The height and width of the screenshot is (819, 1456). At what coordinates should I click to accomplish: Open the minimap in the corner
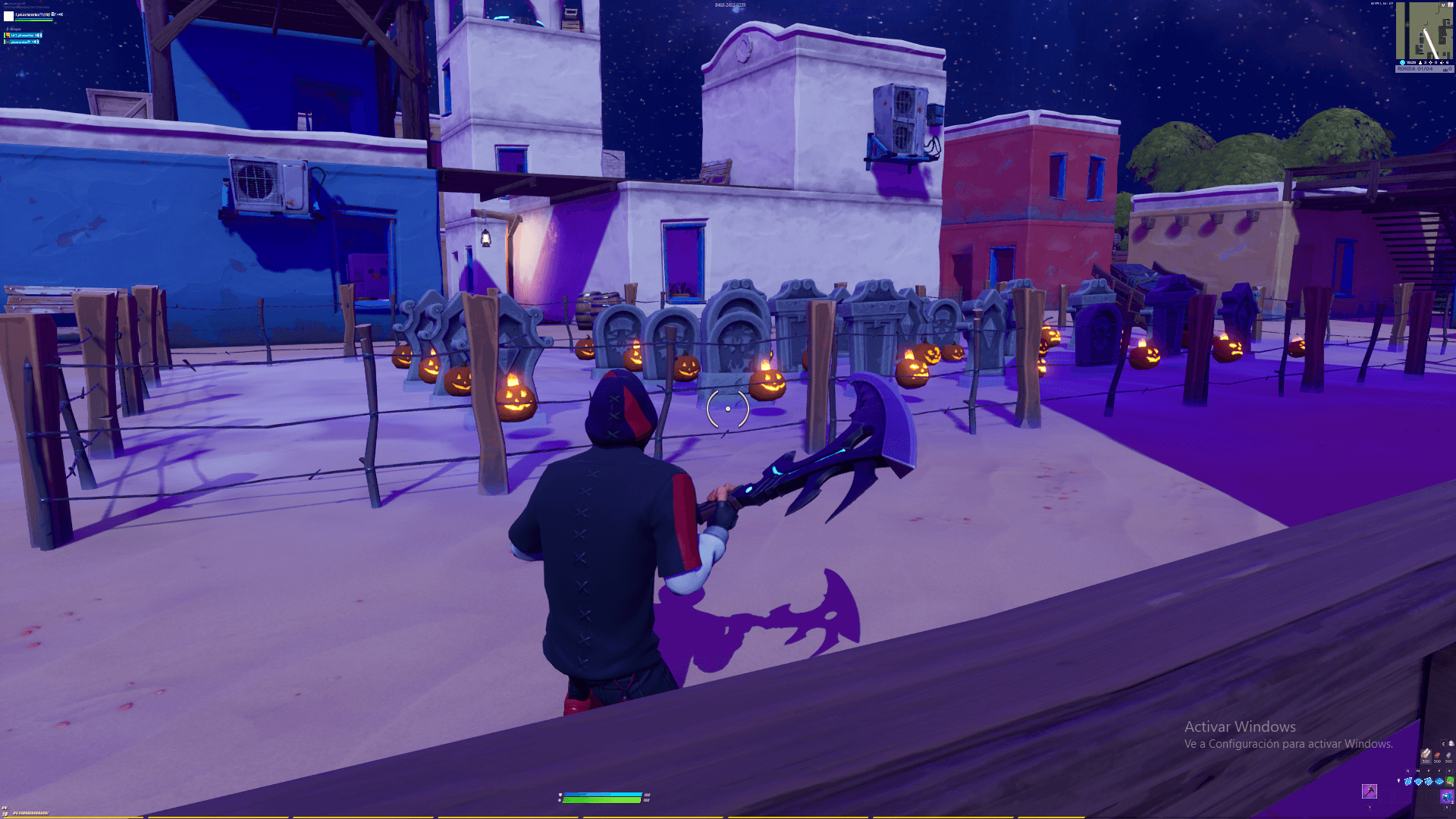[x=1423, y=32]
